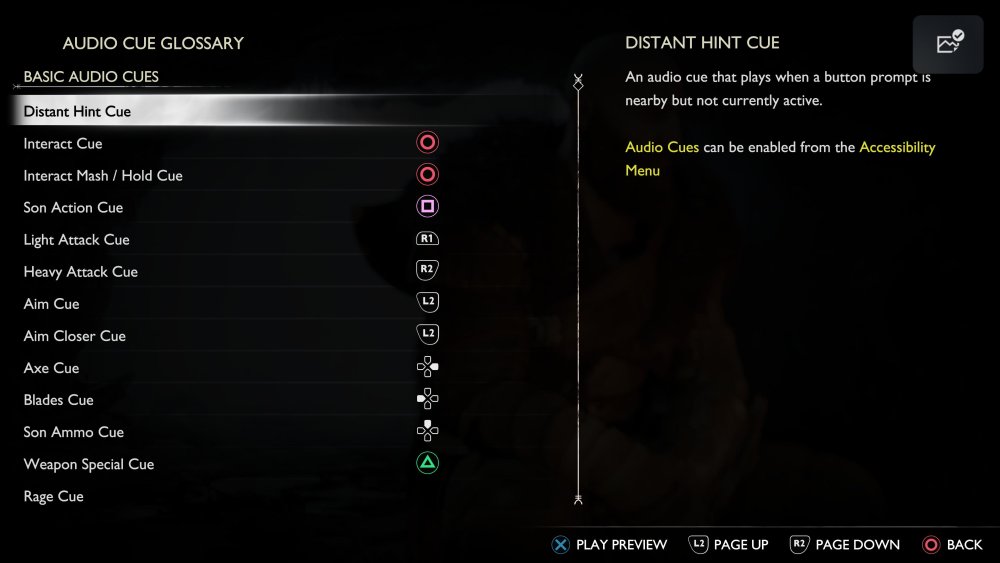Choose the Heavy Attack Cue entry

pyautogui.click(x=80, y=271)
